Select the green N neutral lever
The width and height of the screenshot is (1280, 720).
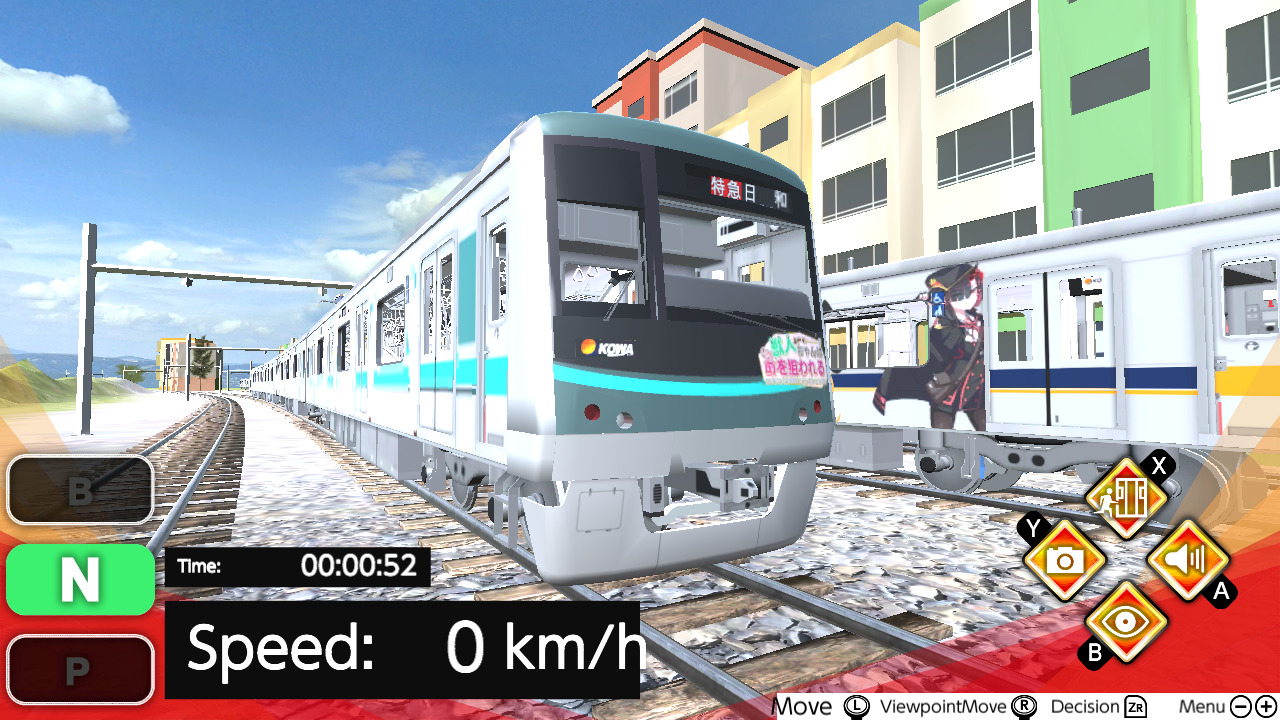[78, 580]
